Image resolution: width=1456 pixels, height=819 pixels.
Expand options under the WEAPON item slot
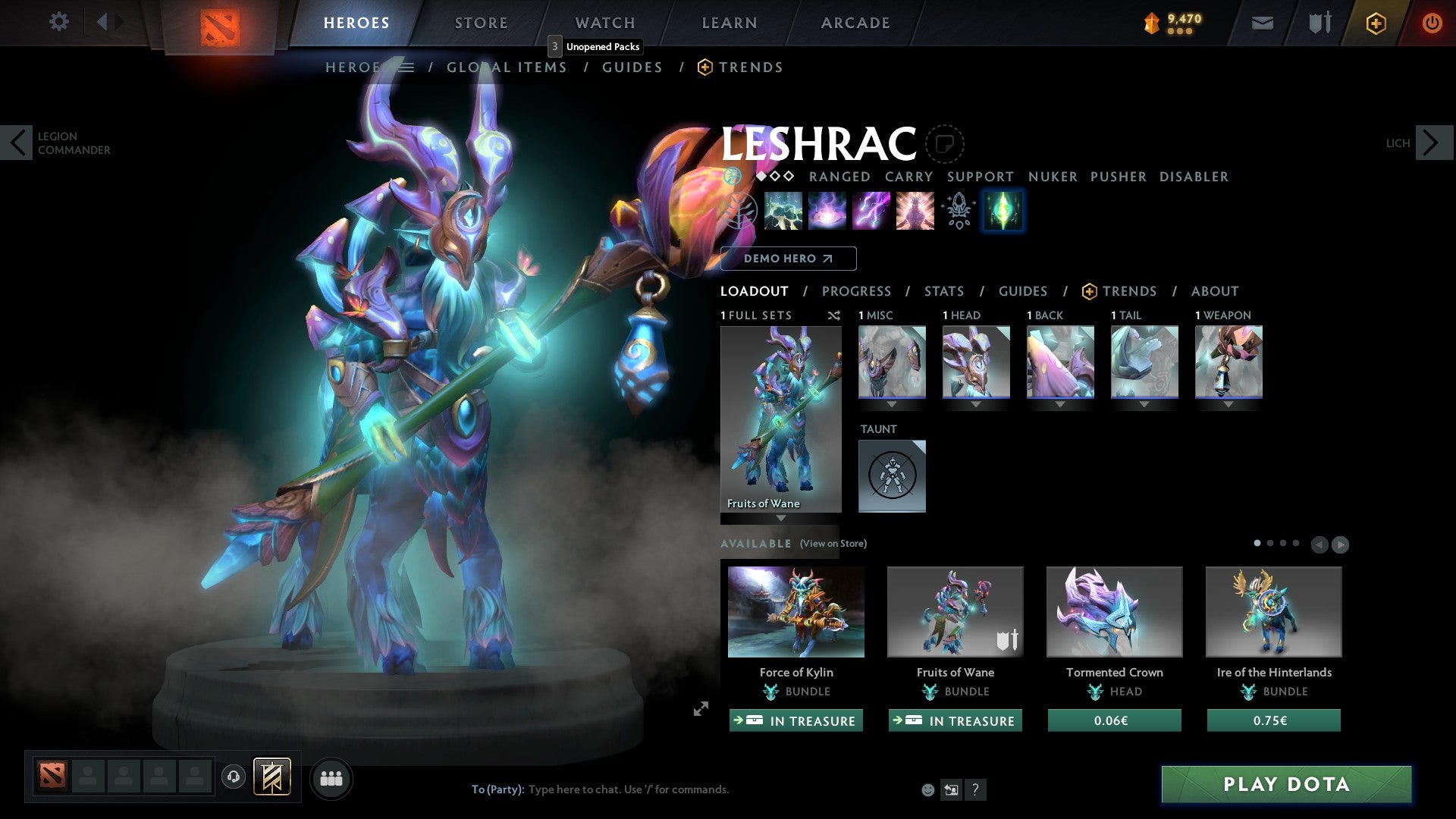[x=1228, y=404]
